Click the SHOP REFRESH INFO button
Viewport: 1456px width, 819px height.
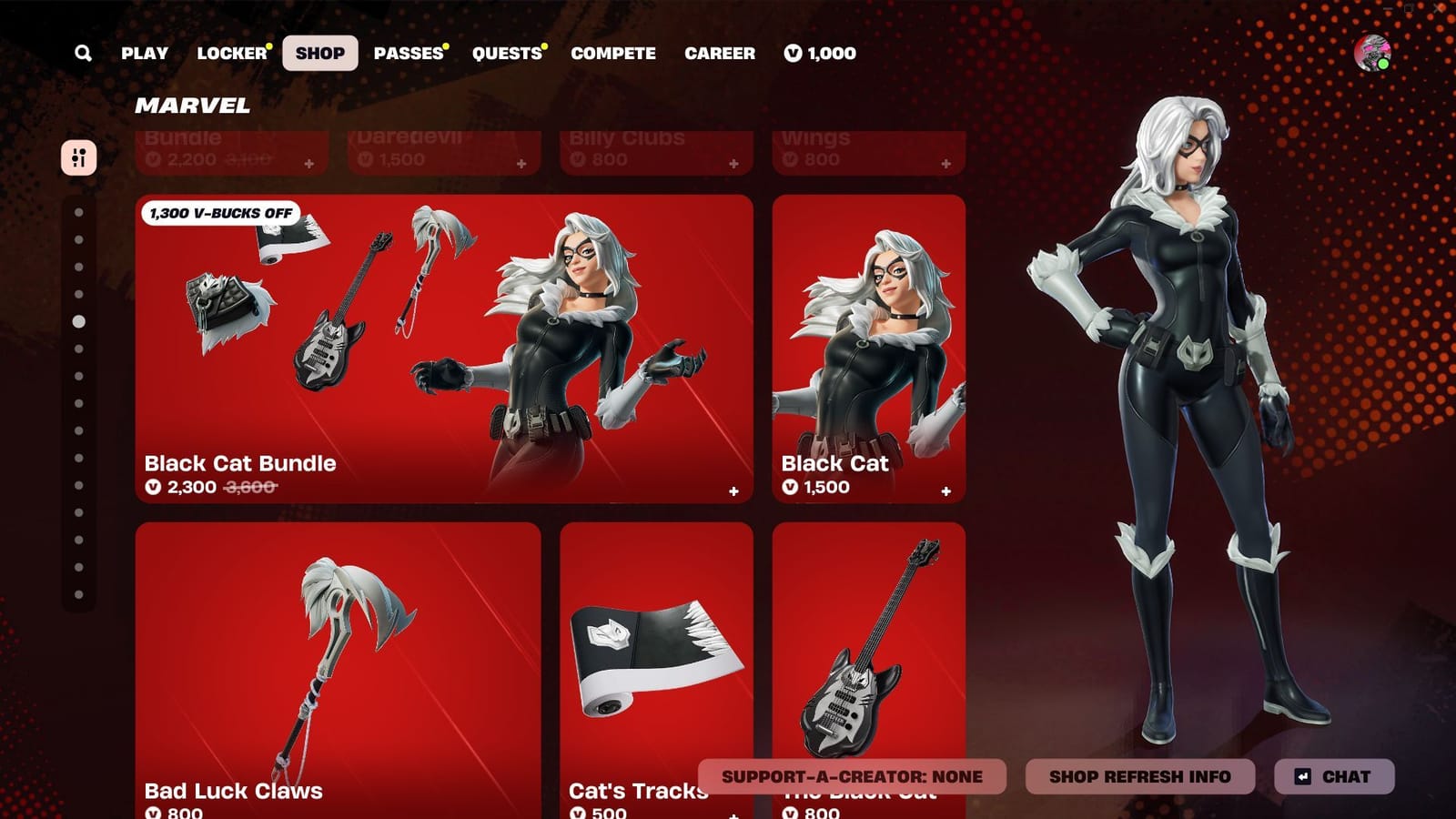point(1139,777)
